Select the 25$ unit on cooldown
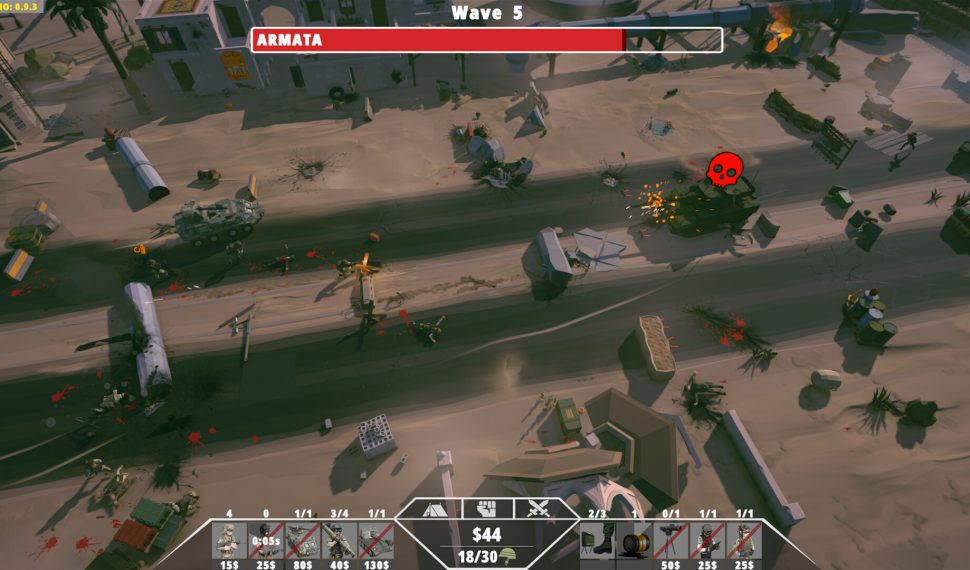Screen dimensions: 970x570 (265, 541)
